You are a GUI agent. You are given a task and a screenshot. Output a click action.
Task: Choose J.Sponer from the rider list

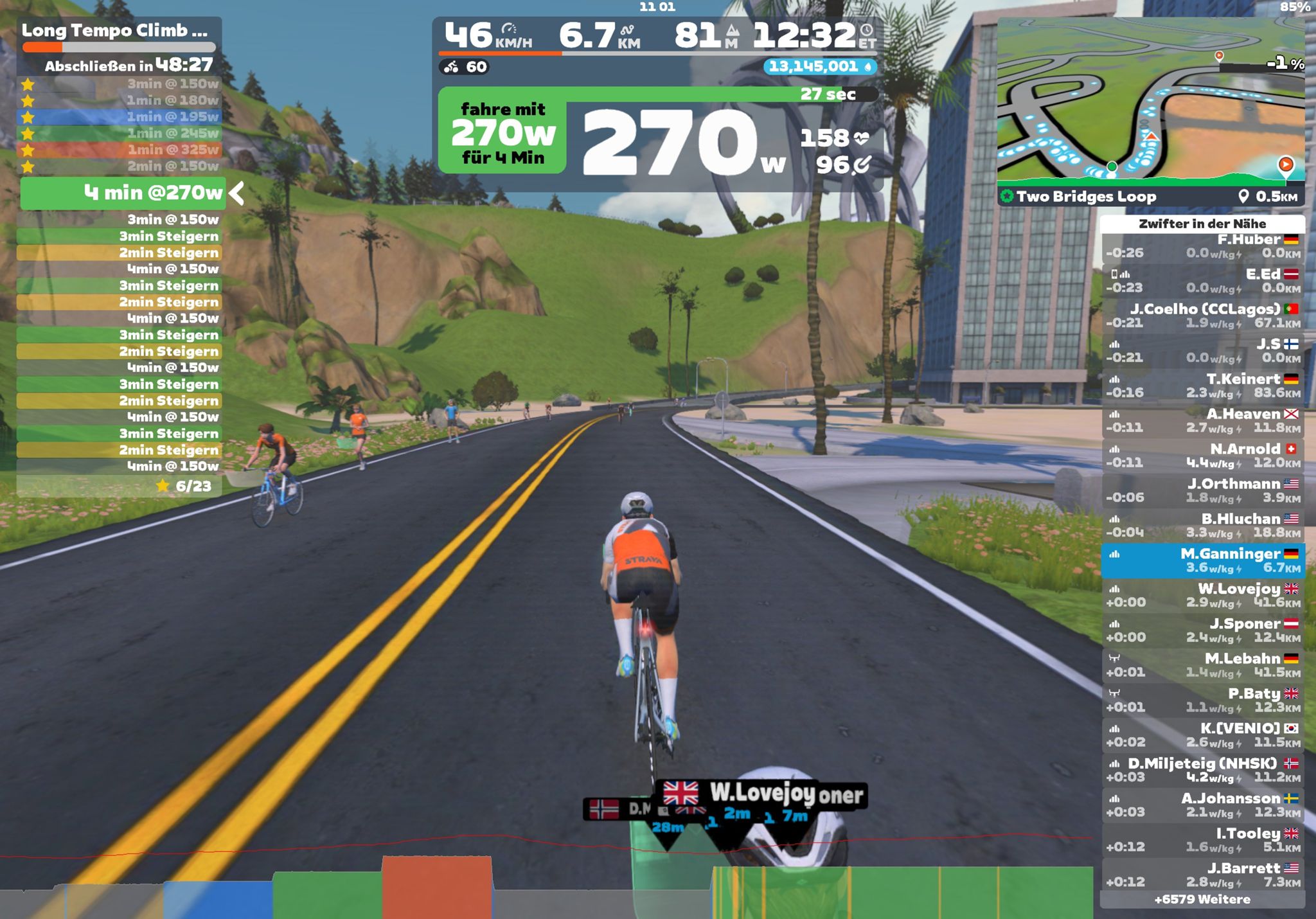point(1202,630)
